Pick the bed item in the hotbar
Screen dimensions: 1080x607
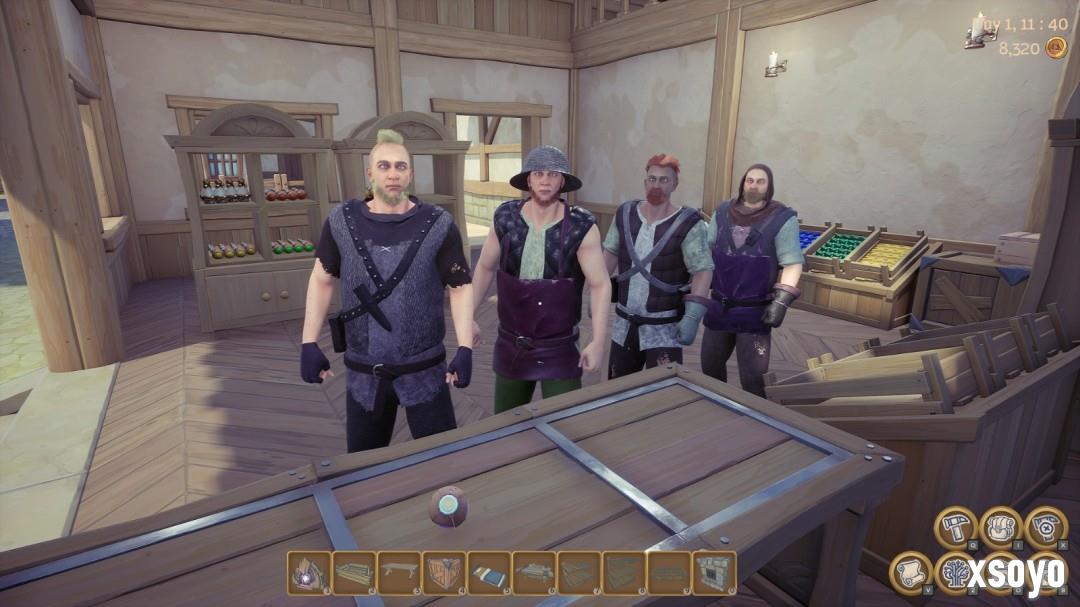pos(489,573)
